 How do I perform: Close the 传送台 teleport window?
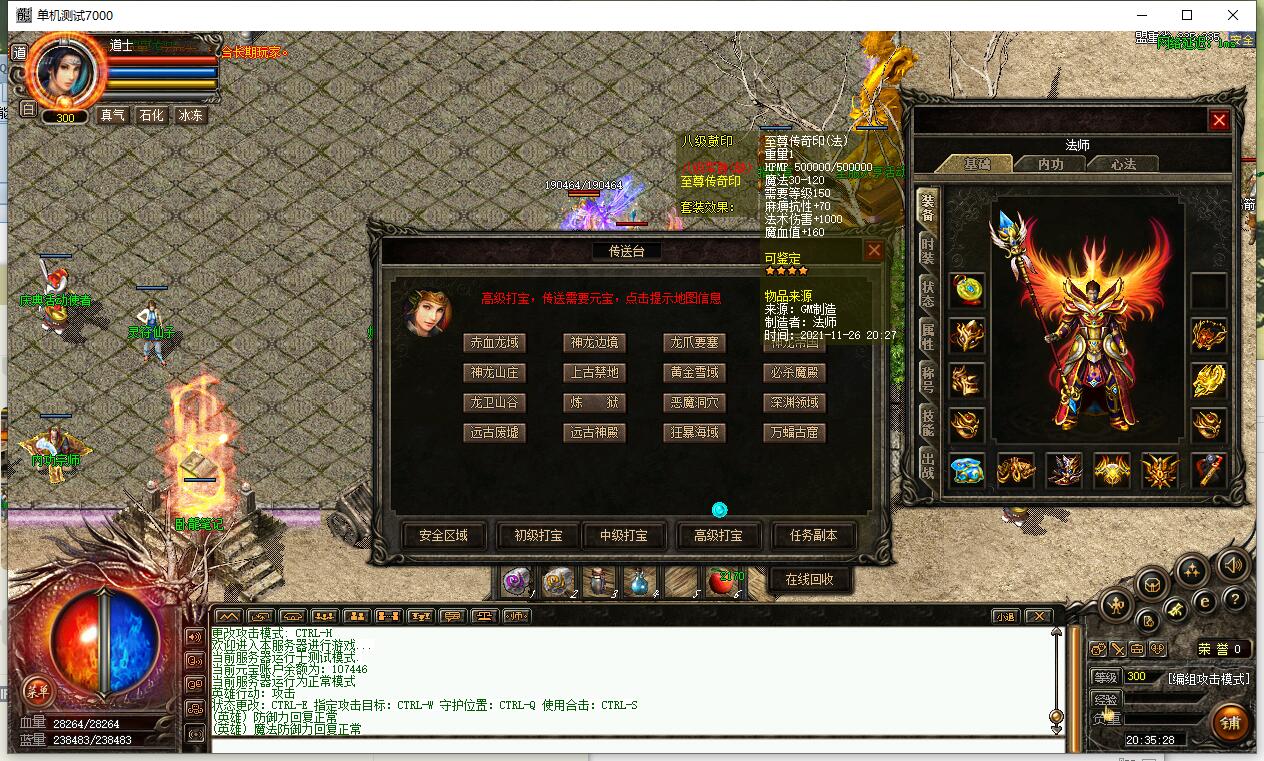coord(873,251)
